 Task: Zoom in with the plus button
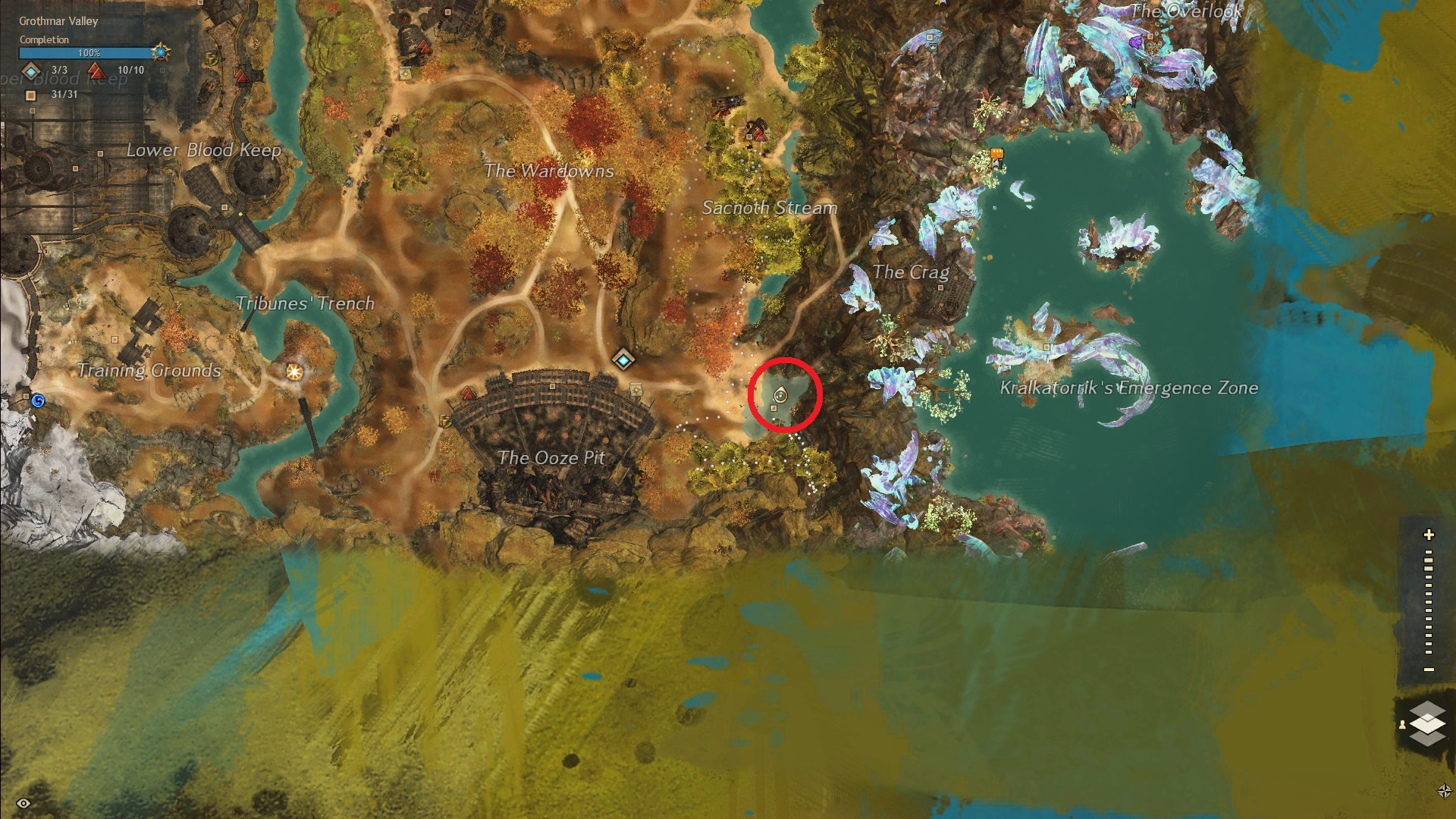click(1429, 535)
